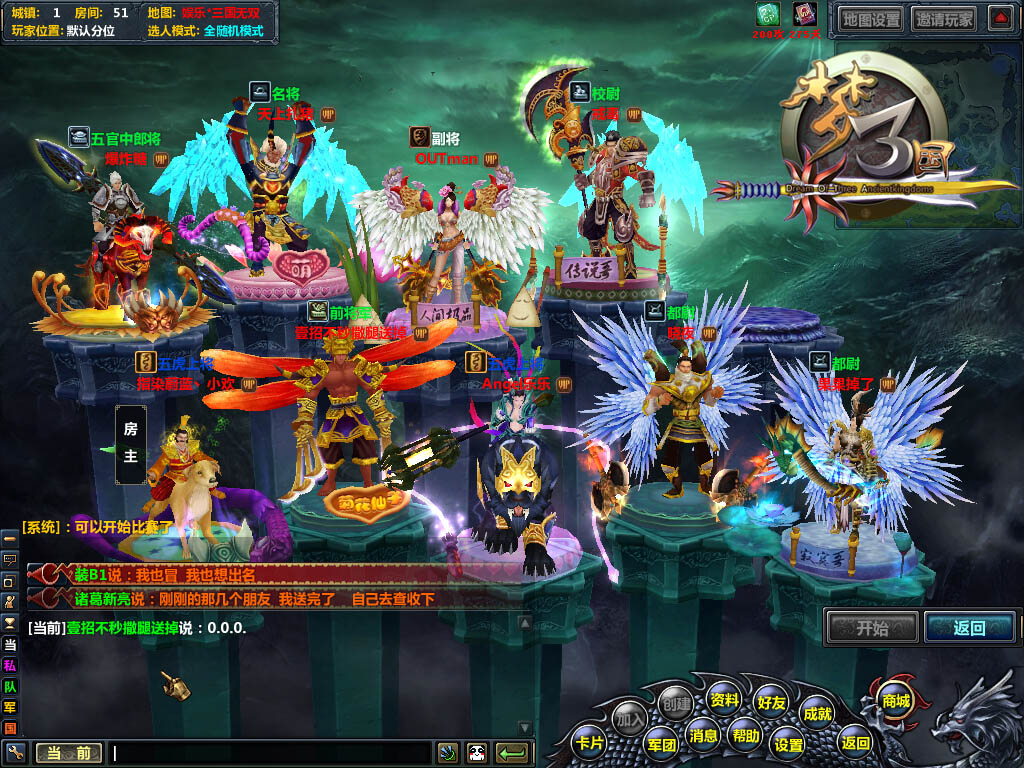Open the panda emoticon picker
Screen dimensions: 1024x768
click(476, 753)
